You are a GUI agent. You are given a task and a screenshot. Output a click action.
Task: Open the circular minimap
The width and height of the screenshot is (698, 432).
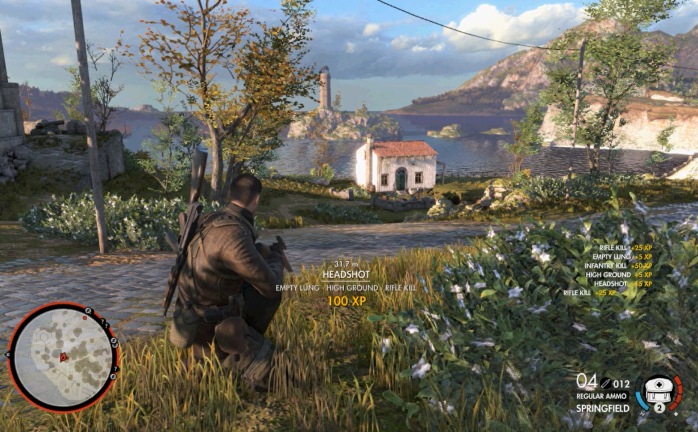click(x=62, y=356)
